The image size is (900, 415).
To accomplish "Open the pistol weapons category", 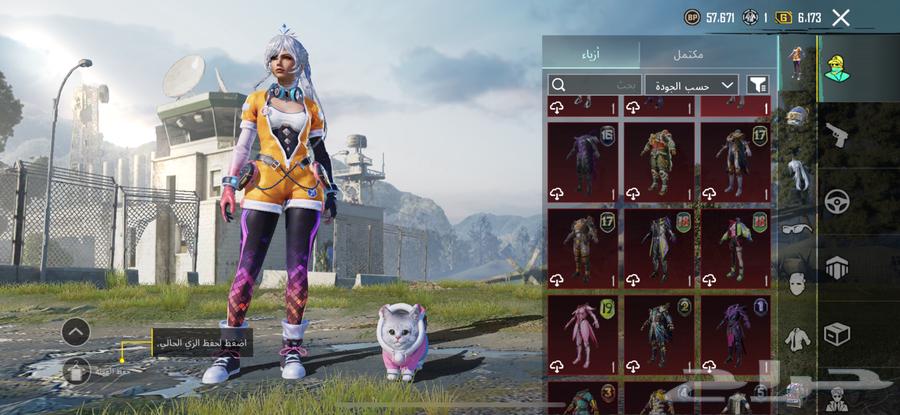I will [837, 134].
